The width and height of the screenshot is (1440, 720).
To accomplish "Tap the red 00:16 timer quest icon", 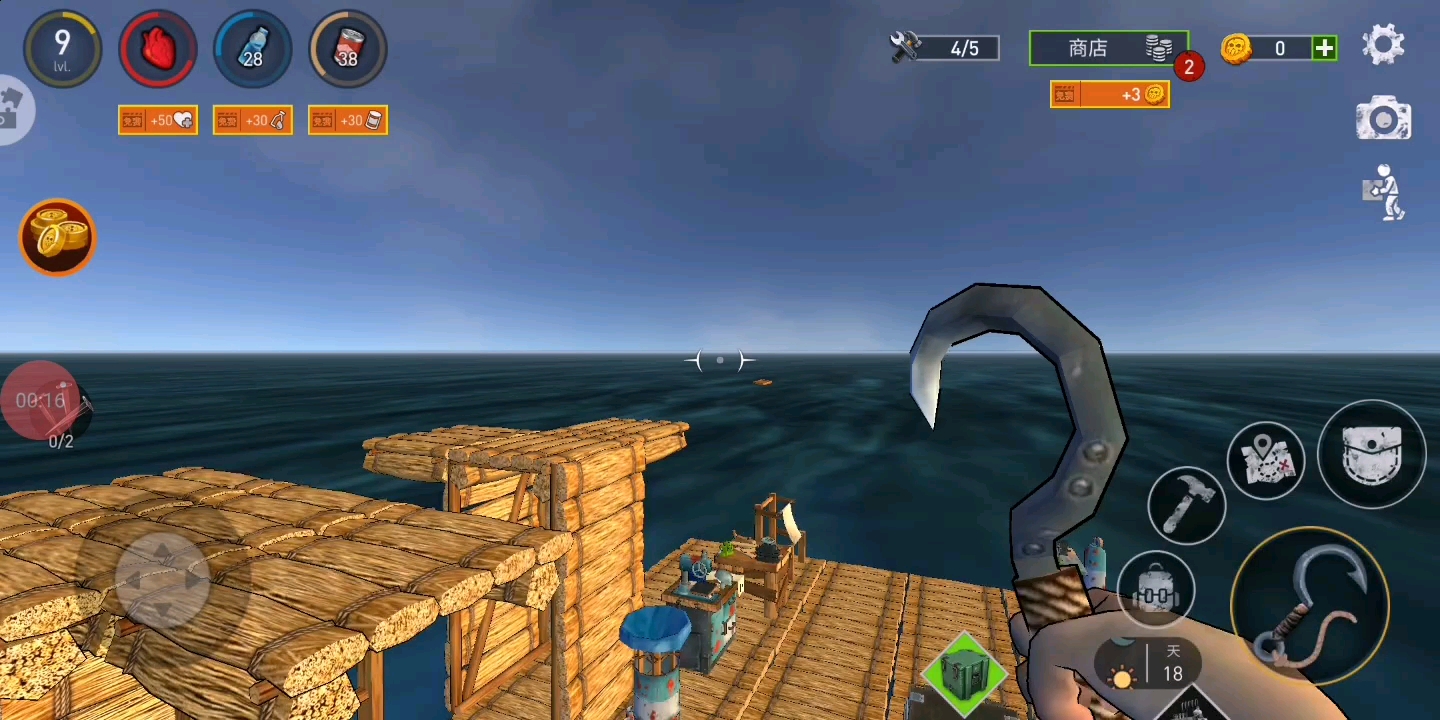I will [x=42, y=401].
